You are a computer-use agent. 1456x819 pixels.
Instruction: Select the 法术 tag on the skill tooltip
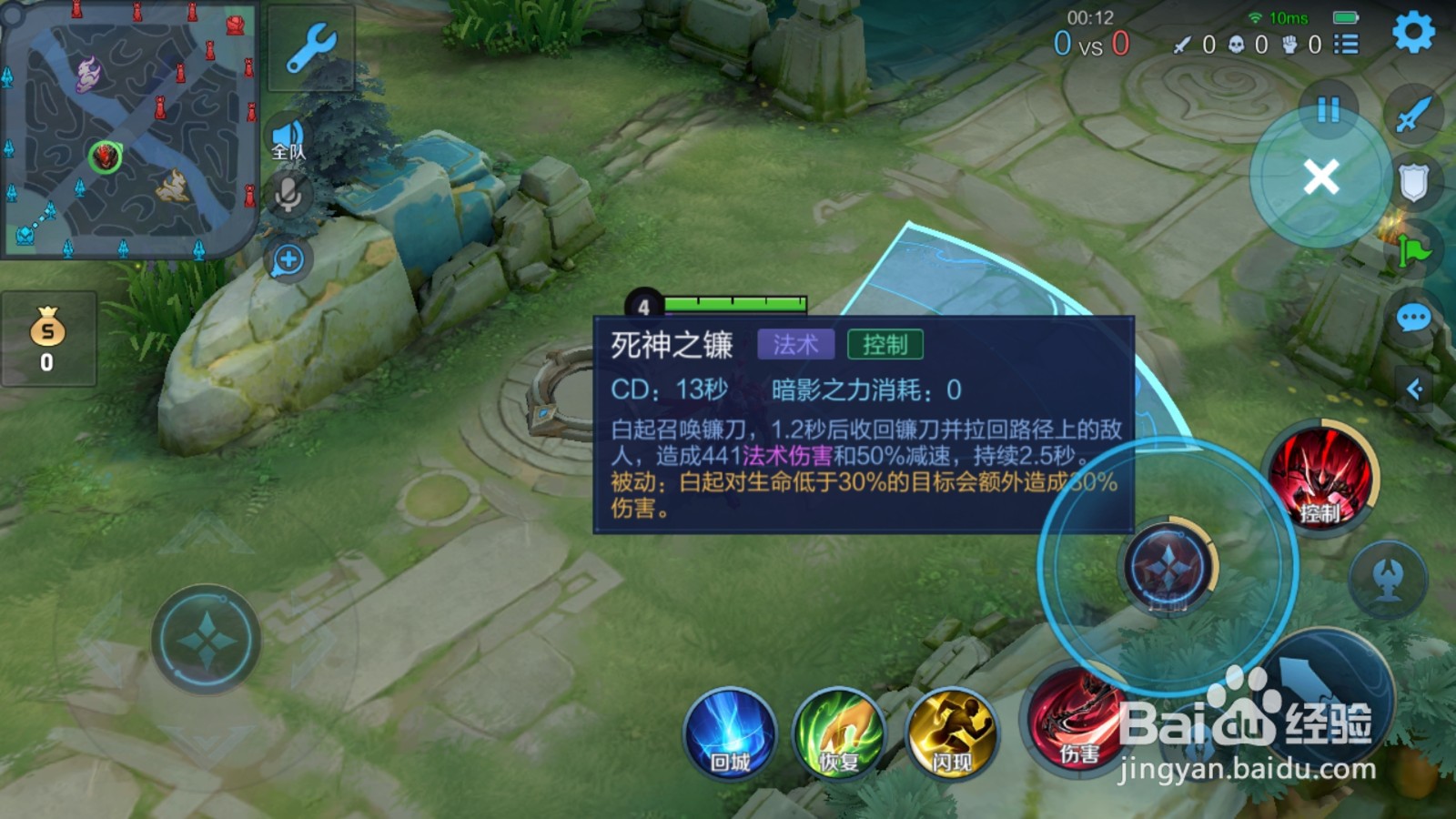[x=798, y=344]
